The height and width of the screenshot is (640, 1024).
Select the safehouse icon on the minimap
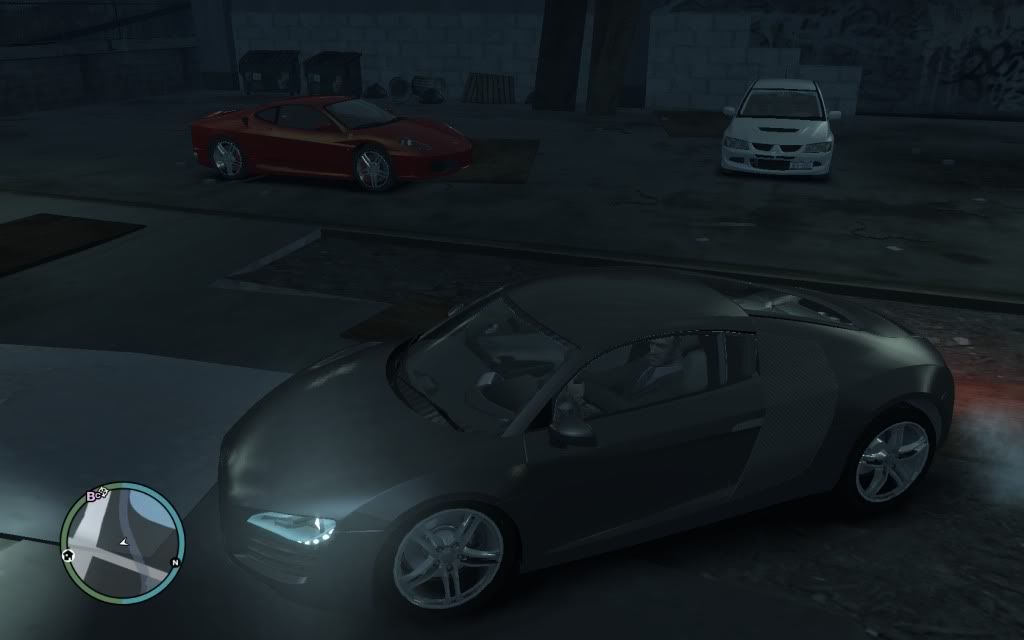point(69,553)
